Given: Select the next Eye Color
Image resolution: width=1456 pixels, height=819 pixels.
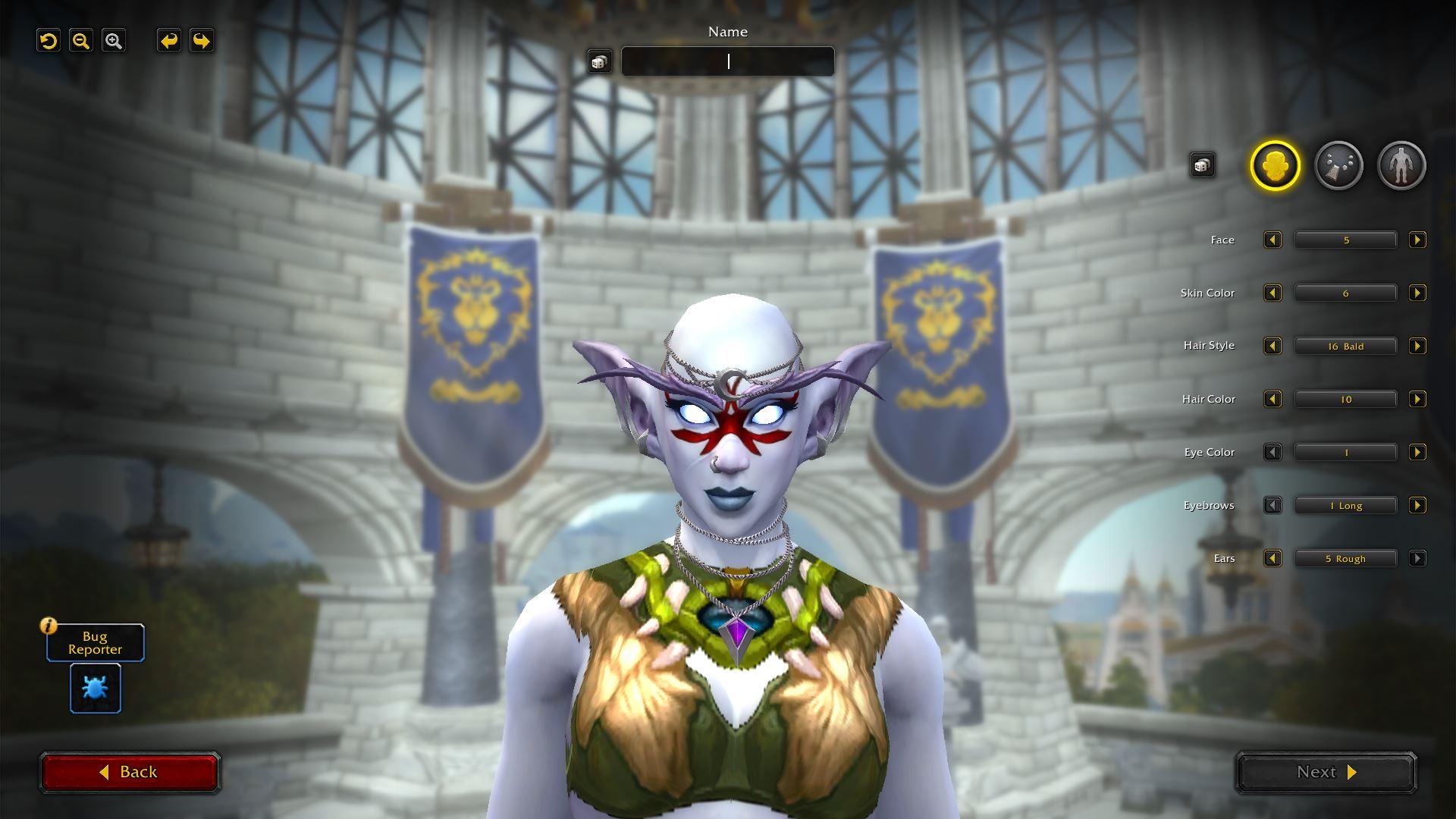Looking at the screenshot, I should pos(1417,453).
